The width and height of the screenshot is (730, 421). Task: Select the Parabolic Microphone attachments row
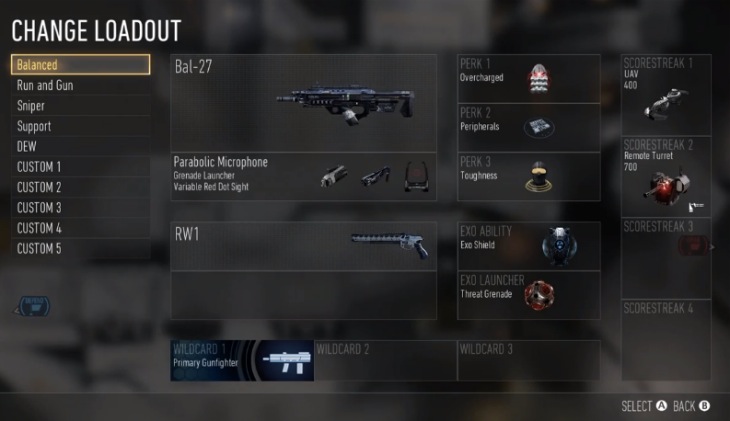point(304,176)
